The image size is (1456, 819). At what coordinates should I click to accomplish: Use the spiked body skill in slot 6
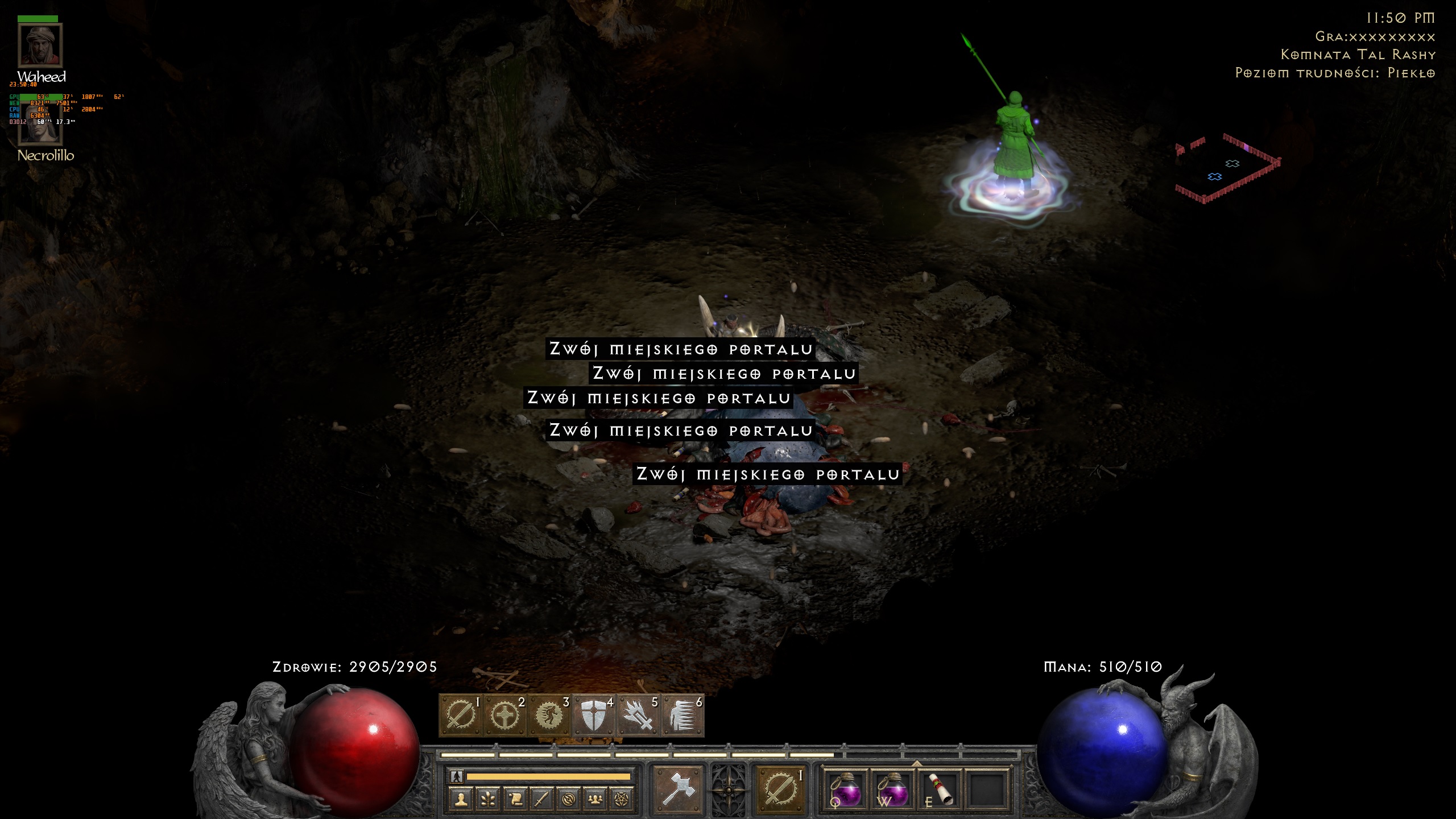pyautogui.click(x=682, y=714)
